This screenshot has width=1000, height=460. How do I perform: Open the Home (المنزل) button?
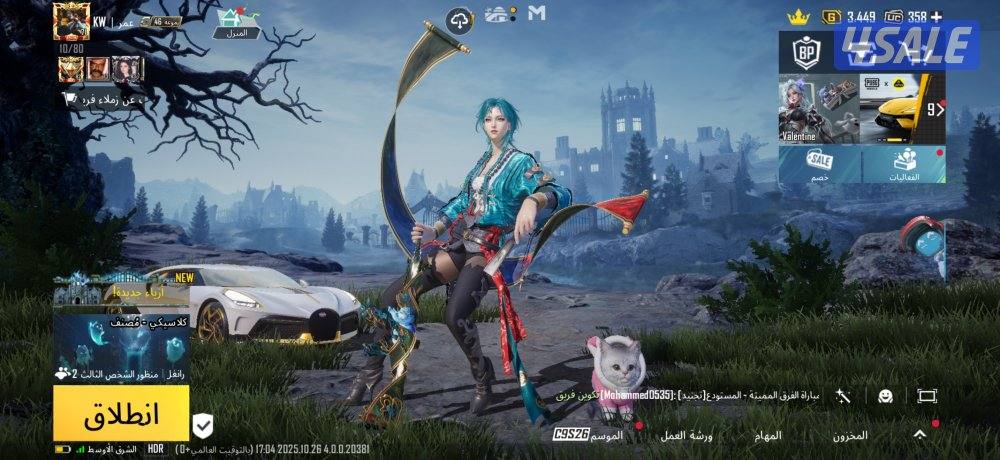click(x=237, y=22)
